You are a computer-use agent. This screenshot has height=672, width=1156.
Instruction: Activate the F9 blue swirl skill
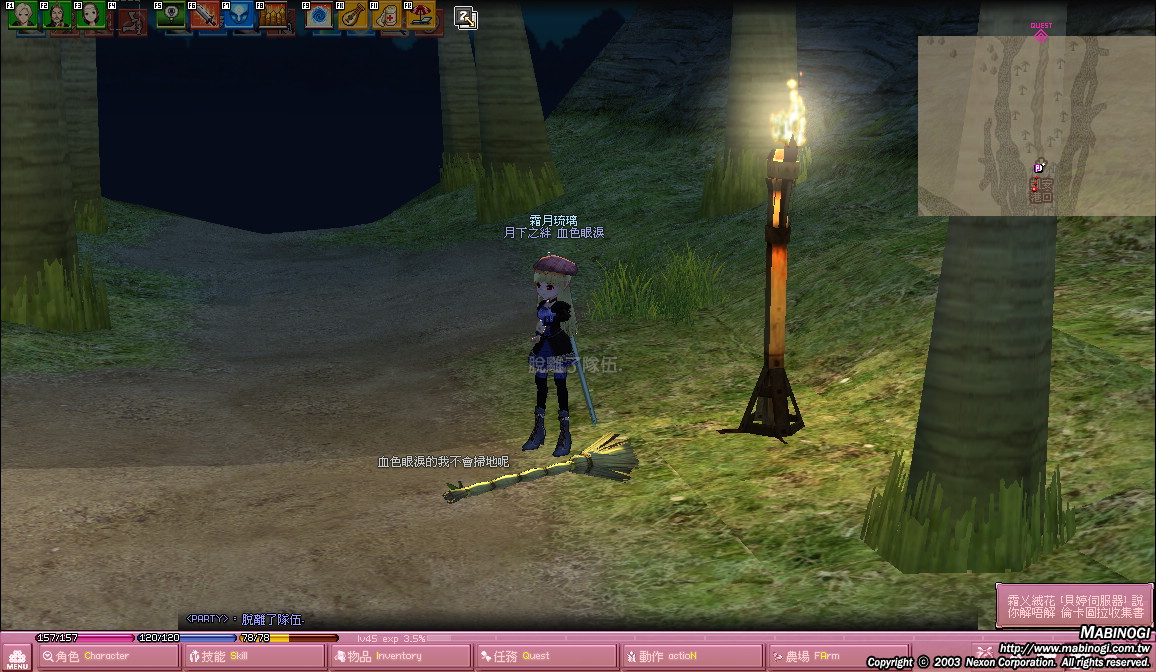point(320,15)
